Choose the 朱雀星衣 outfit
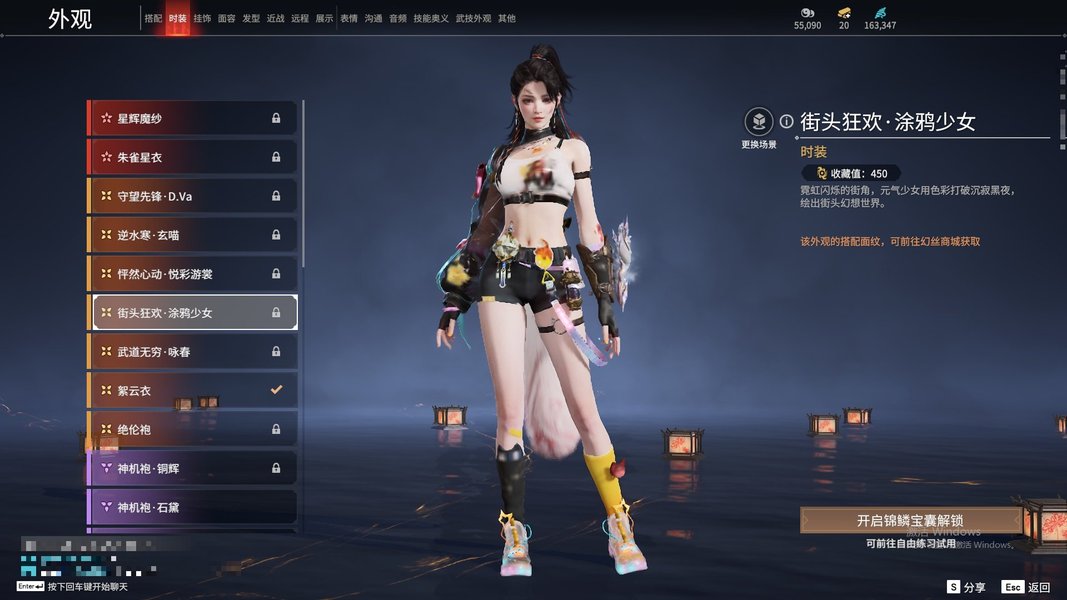The width and height of the screenshot is (1067, 600). pyautogui.click(x=193, y=157)
